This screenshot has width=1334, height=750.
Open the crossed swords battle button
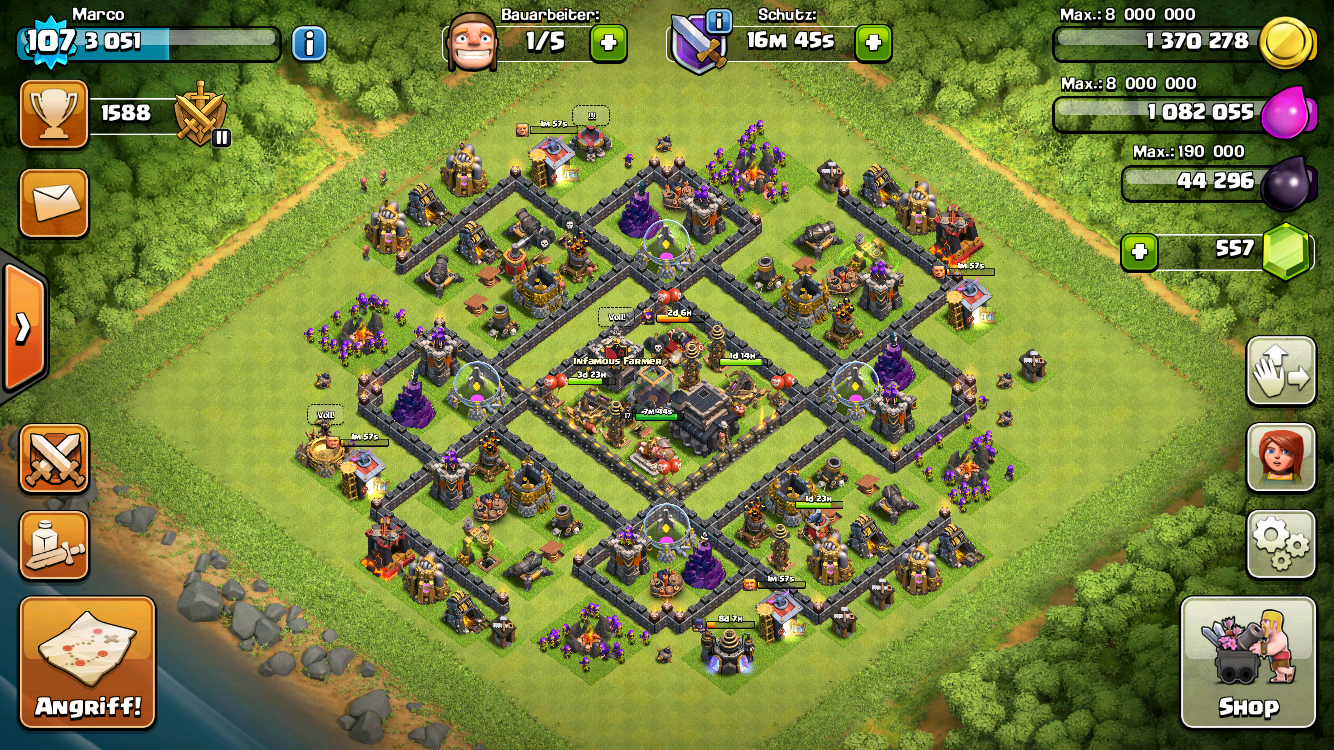pyautogui.click(x=54, y=458)
